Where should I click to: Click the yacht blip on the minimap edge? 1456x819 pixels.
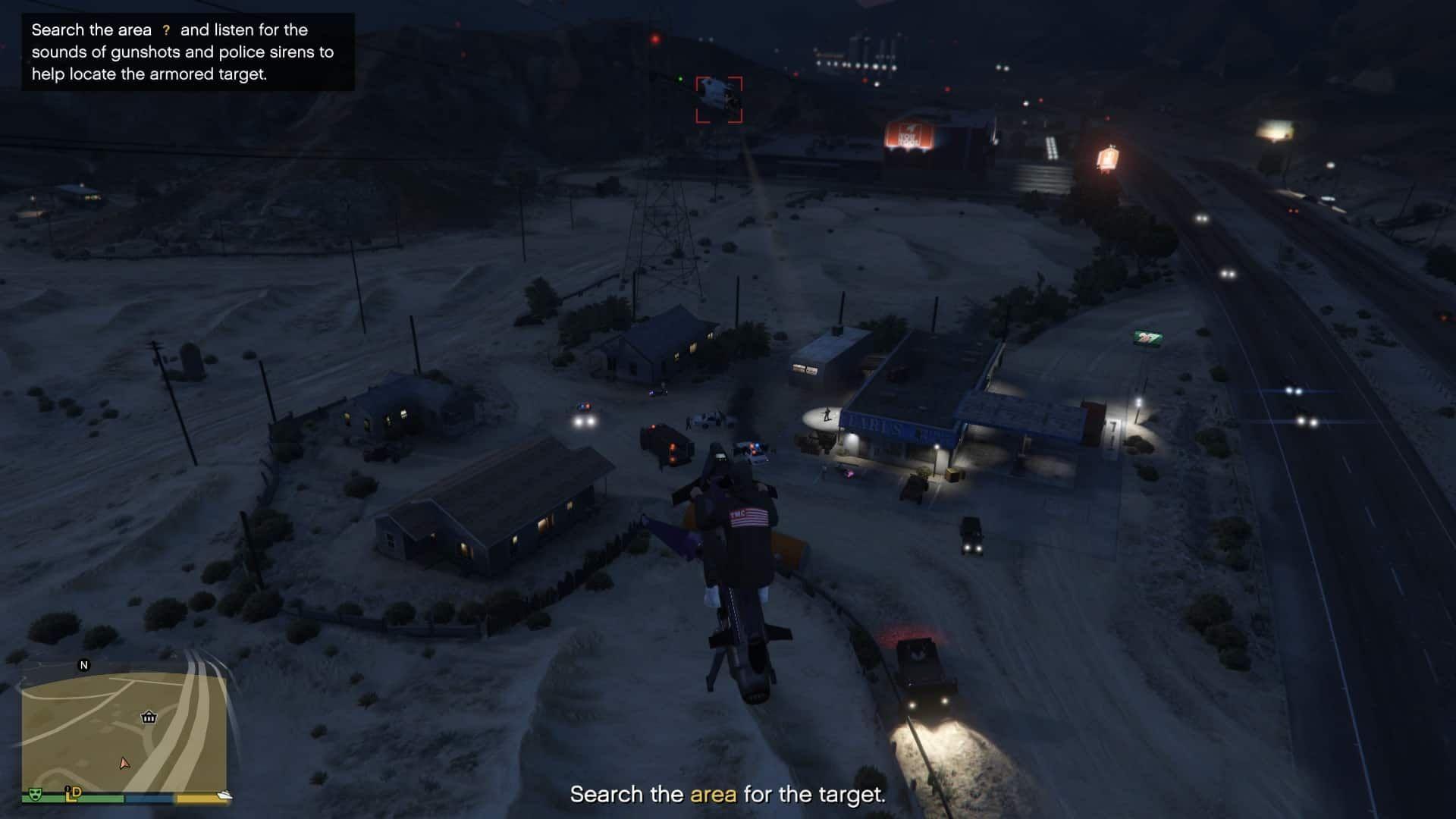(224, 795)
